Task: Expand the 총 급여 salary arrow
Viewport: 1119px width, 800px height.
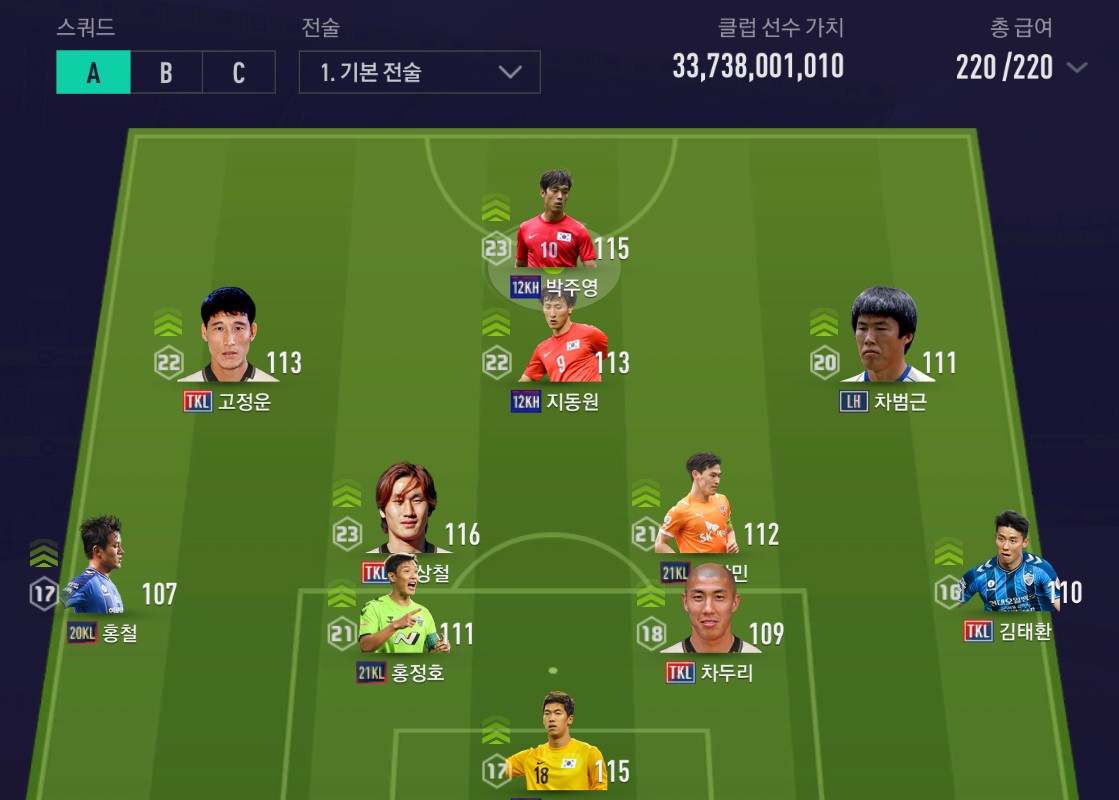Action: coord(1077,68)
